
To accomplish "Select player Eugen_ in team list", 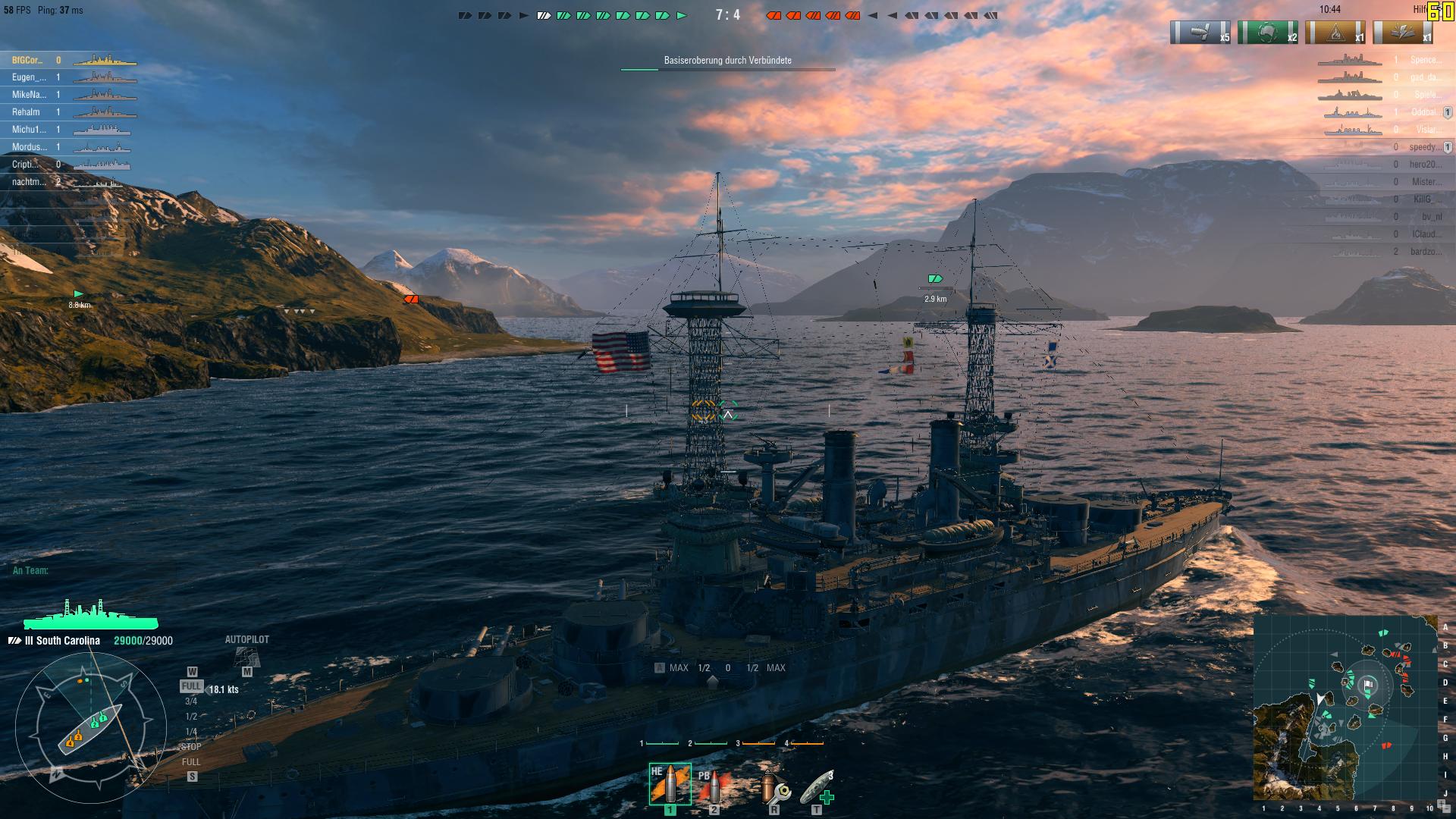I will click(x=29, y=77).
